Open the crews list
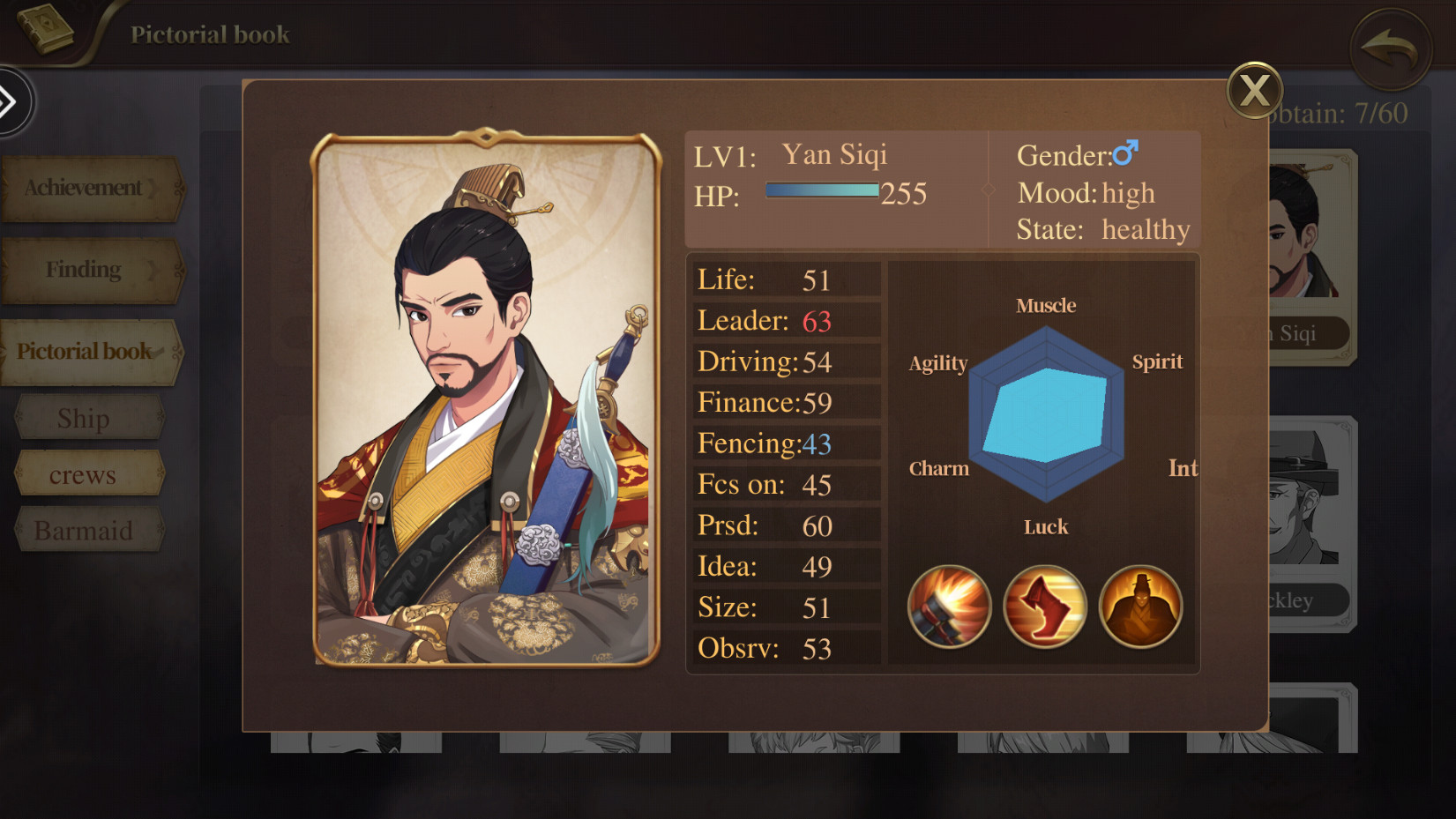Image resolution: width=1456 pixels, height=819 pixels. coord(84,473)
